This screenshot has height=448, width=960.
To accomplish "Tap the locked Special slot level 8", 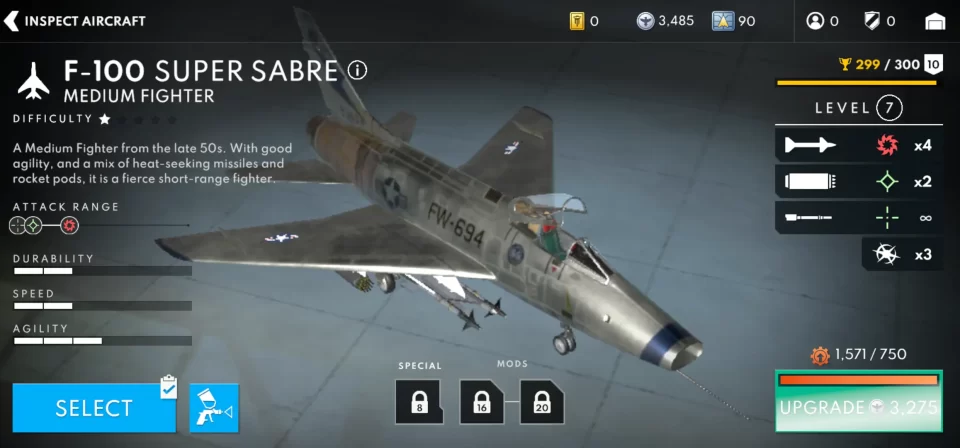I will coord(418,401).
